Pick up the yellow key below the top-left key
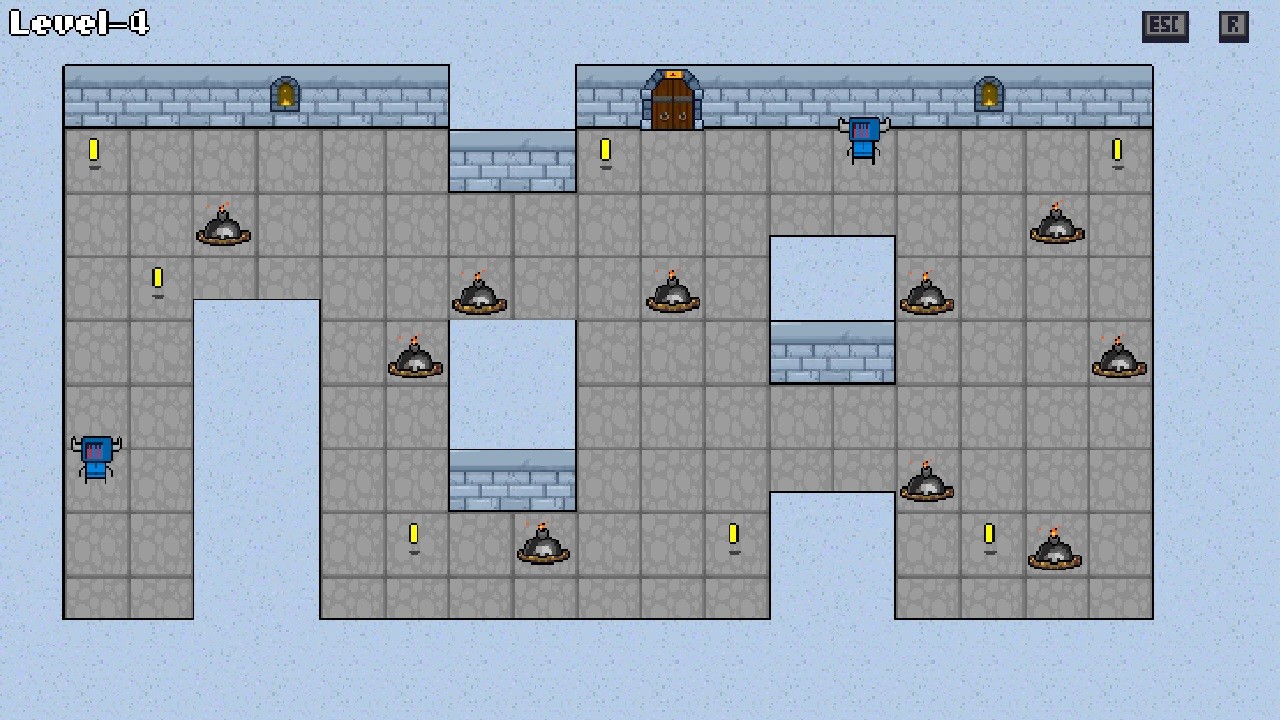1280x720 pixels. (157, 279)
